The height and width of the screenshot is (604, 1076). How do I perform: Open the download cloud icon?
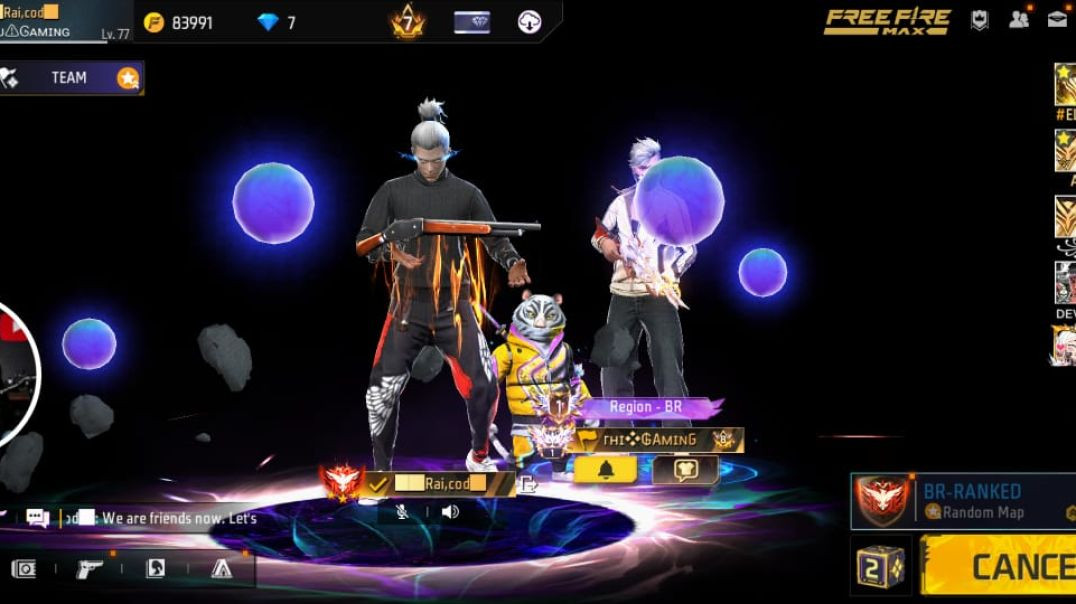[530, 22]
